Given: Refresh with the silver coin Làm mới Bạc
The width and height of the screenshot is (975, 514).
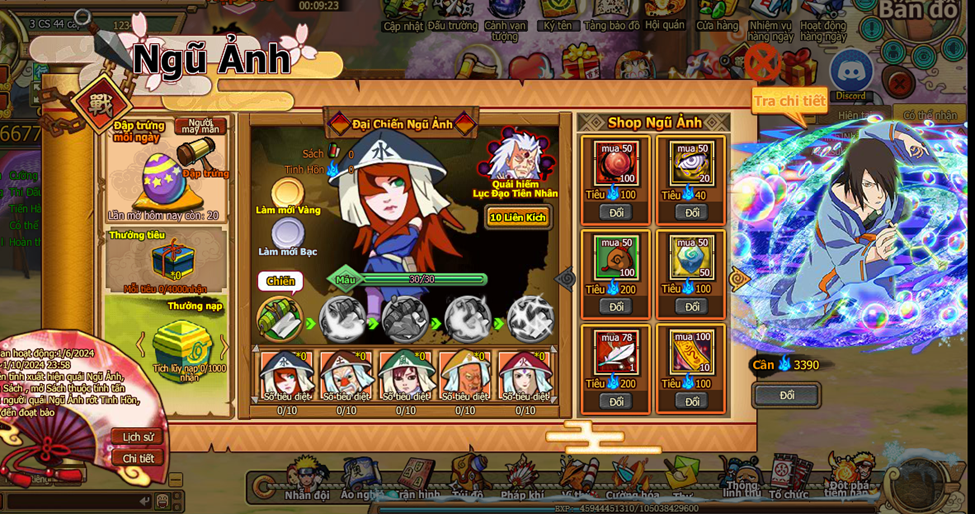Looking at the screenshot, I should (x=288, y=235).
